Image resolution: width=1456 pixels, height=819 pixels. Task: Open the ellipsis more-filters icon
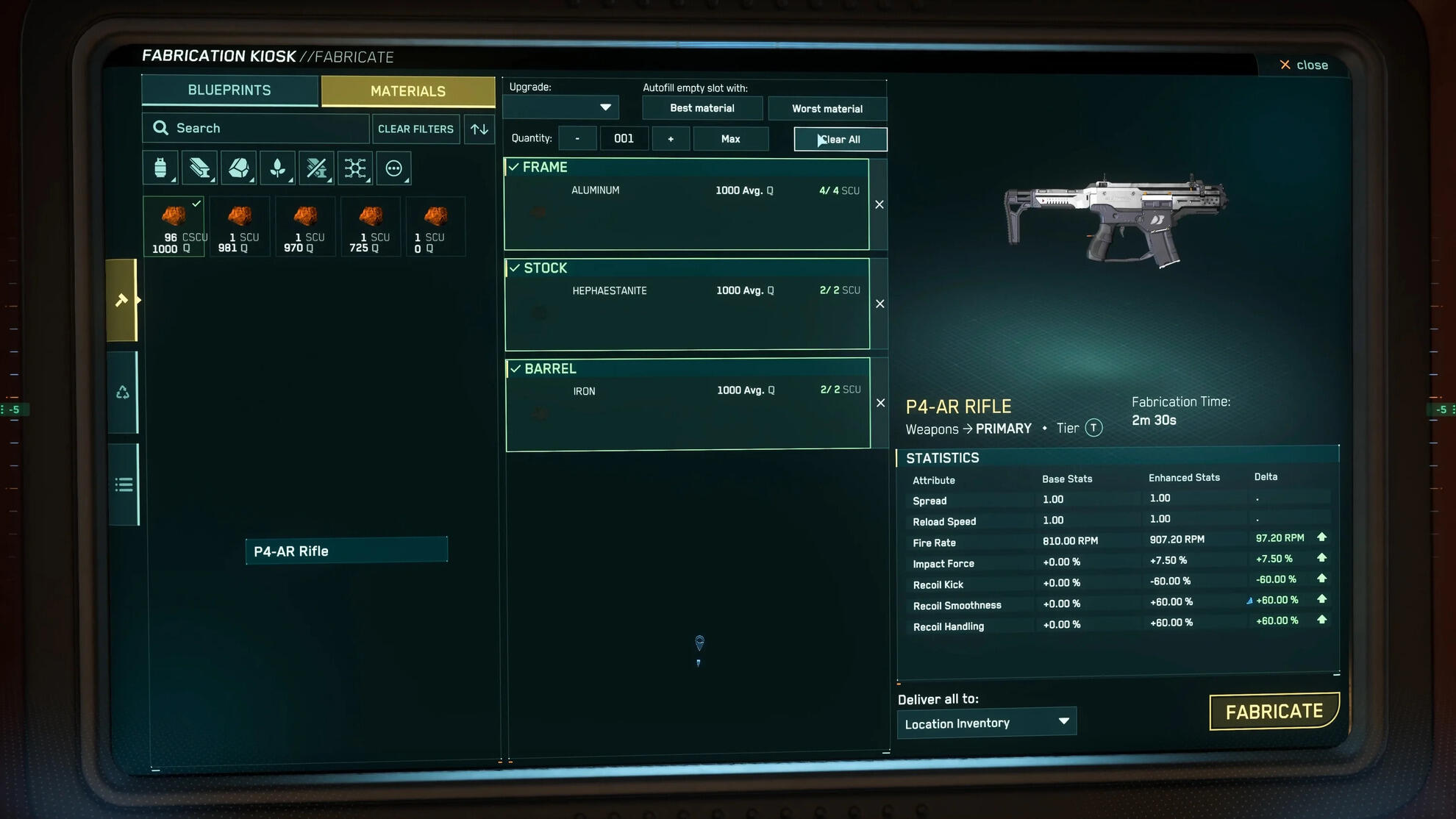click(394, 168)
